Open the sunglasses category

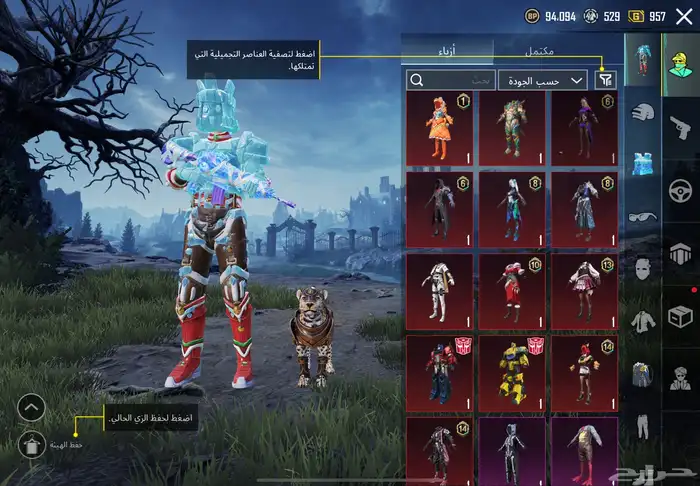(643, 217)
